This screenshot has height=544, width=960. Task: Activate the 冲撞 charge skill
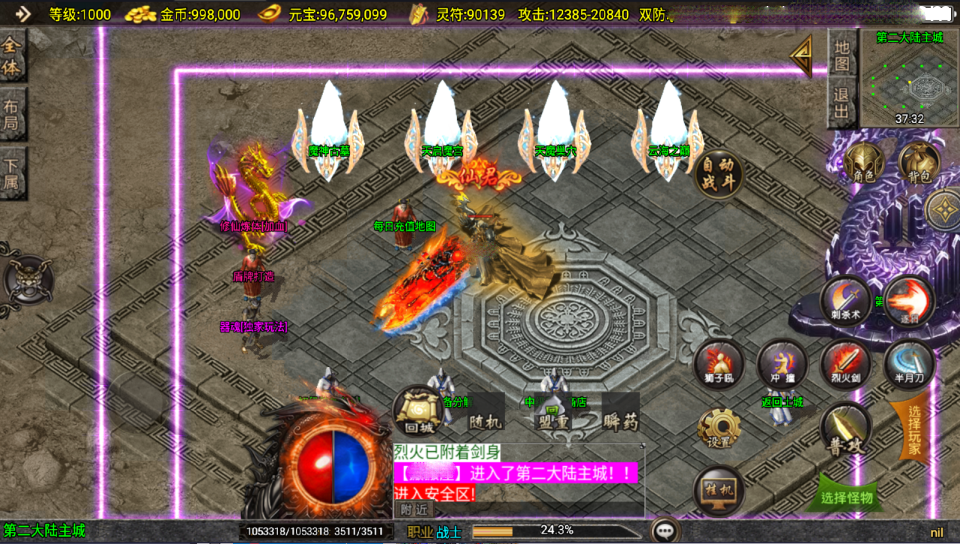781,364
